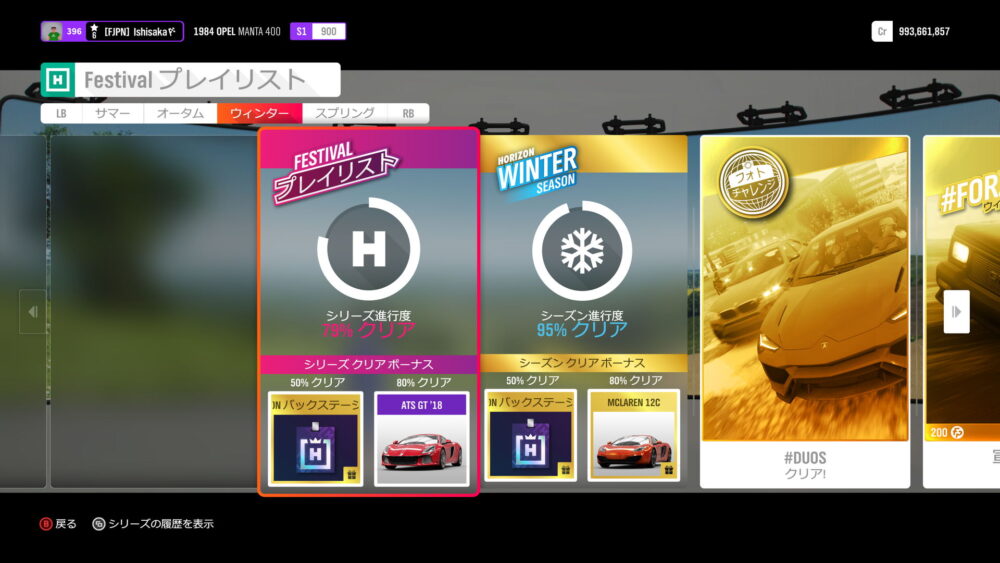Switch to the オータム season tab
Image resolution: width=1000 pixels, height=563 pixels.
pyautogui.click(x=180, y=114)
